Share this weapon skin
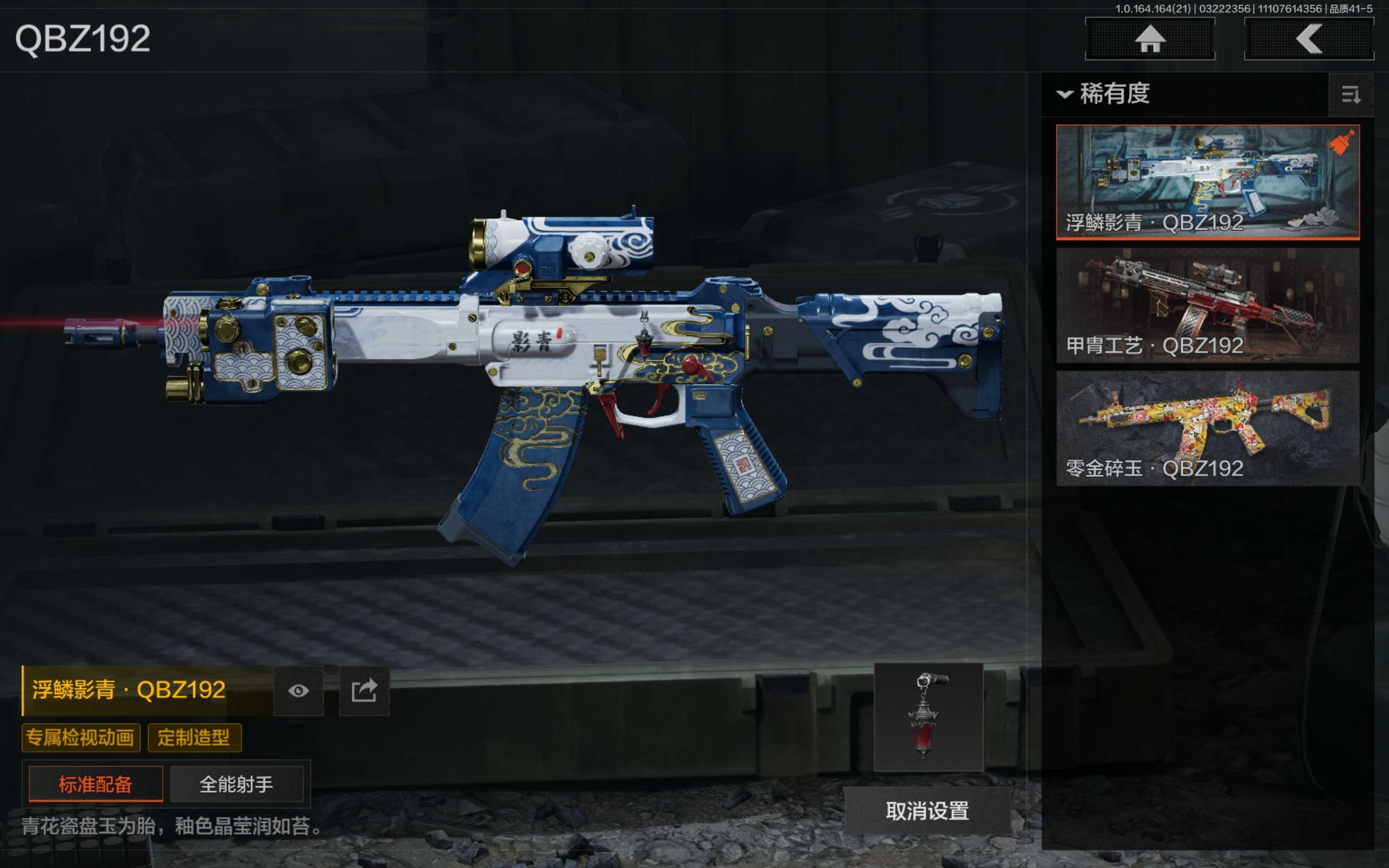1389x868 pixels. [x=364, y=691]
